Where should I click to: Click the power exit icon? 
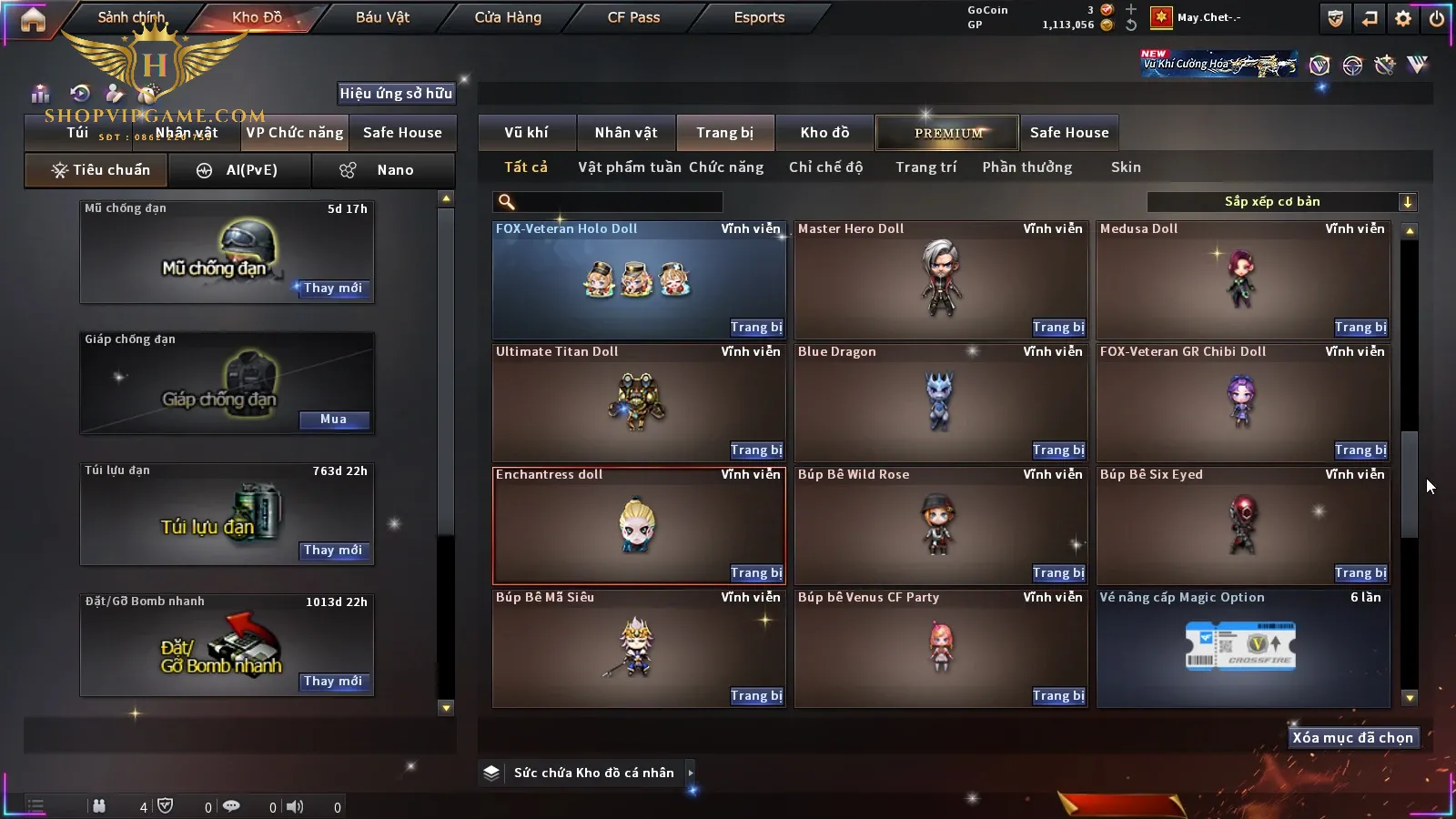click(x=1437, y=18)
